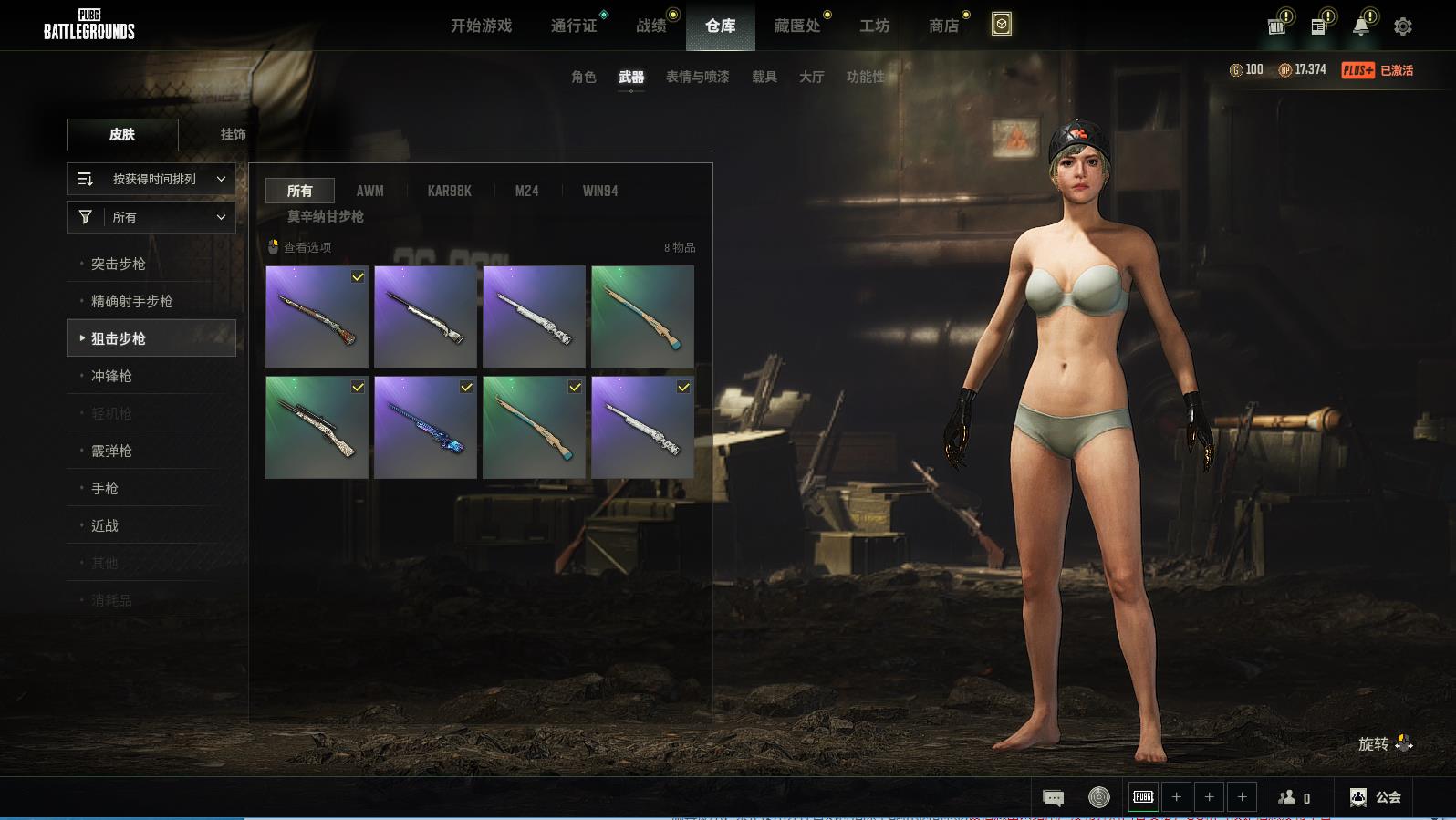Choose the 突击步枪 assault rifle category
This screenshot has height=820, width=1456.
119,264
